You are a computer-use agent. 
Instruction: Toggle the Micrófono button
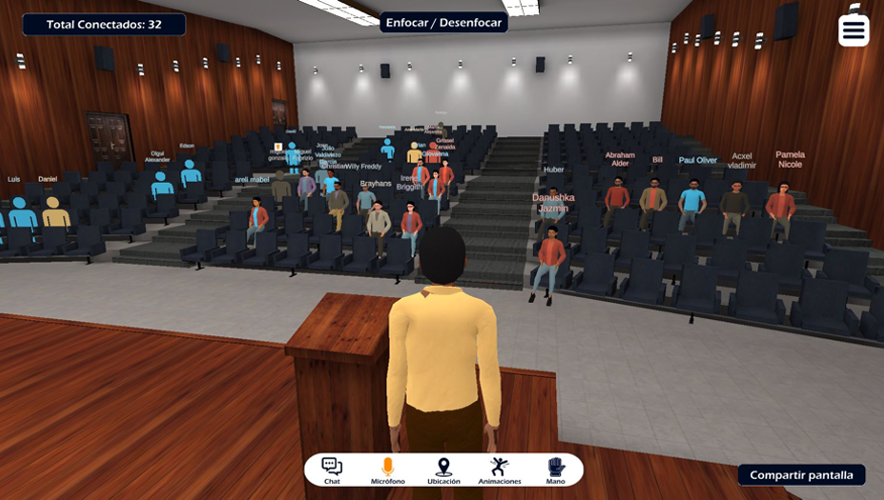point(387,470)
